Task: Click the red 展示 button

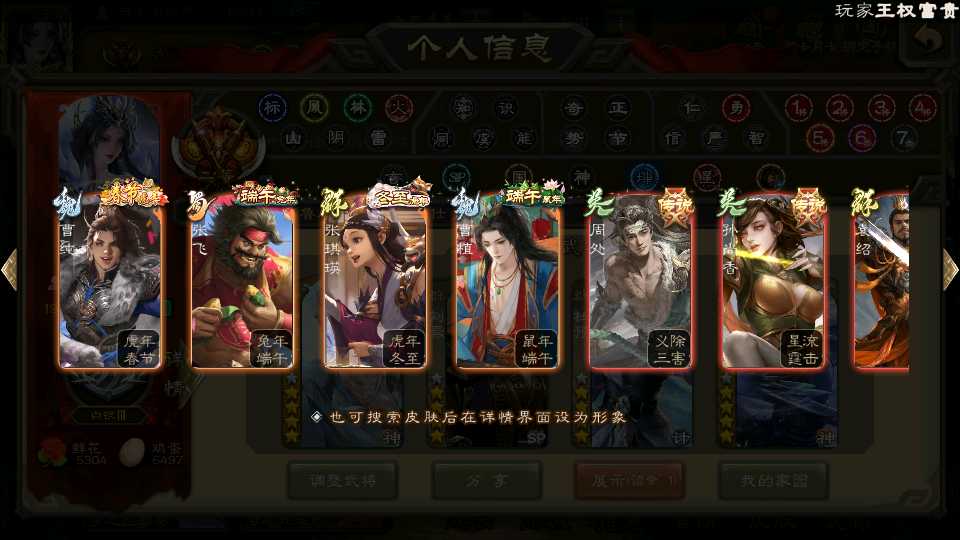Action: [629, 481]
